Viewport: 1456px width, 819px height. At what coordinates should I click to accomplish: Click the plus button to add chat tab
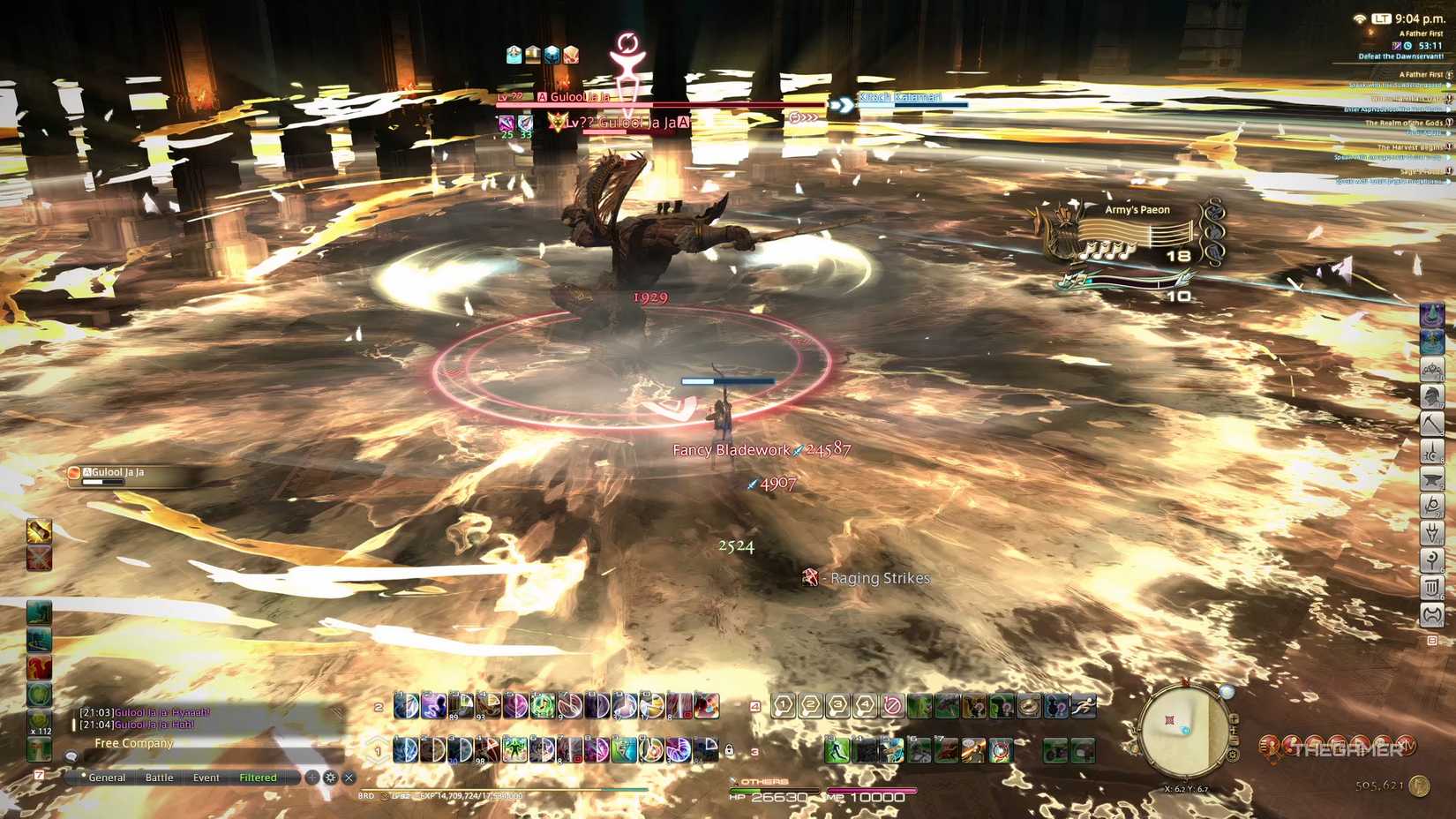pyautogui.click(x=311, y=778)
